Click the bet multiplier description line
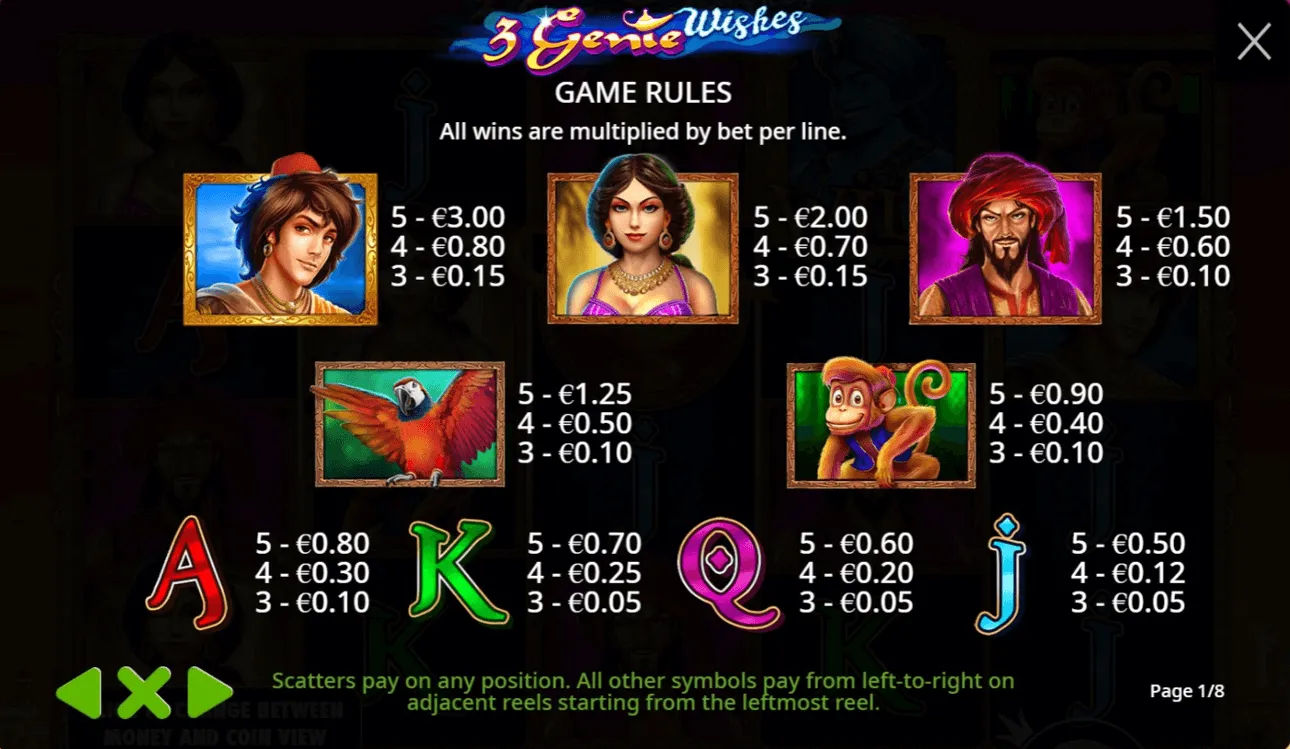The image size is (1290, 749). tap(644, 130)
